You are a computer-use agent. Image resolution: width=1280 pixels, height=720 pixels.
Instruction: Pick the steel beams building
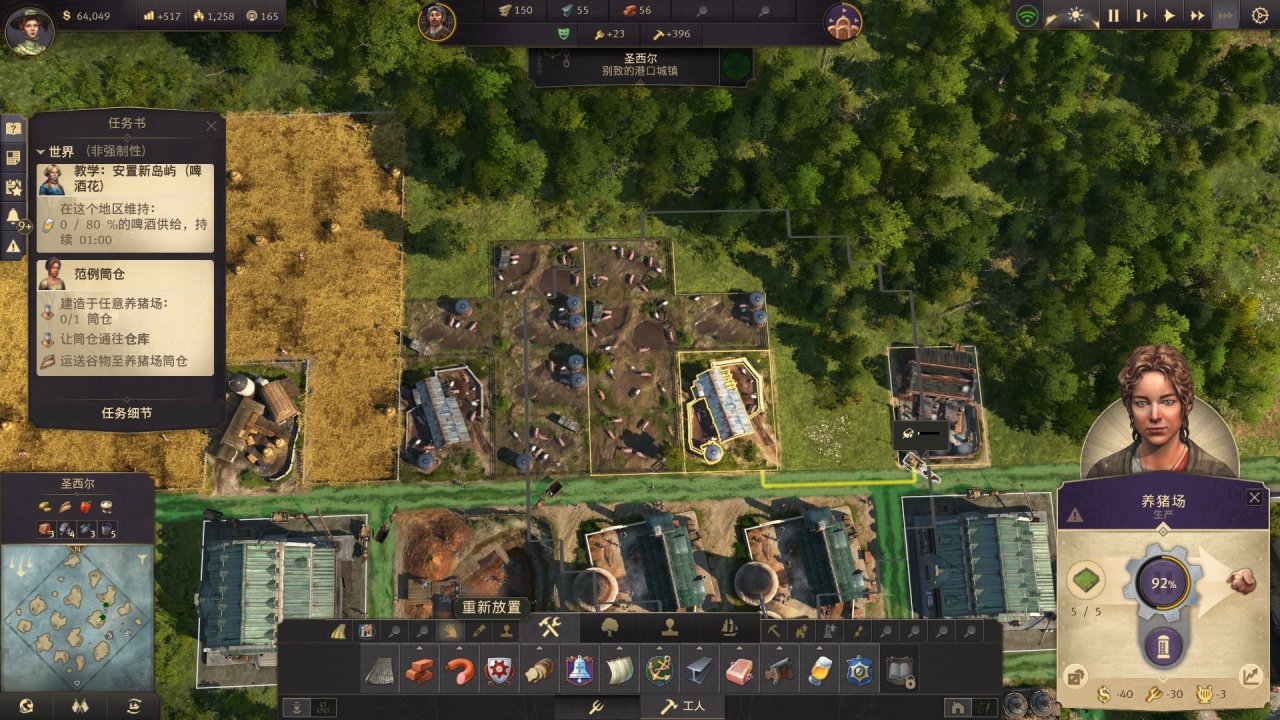(x=699, y=671)
